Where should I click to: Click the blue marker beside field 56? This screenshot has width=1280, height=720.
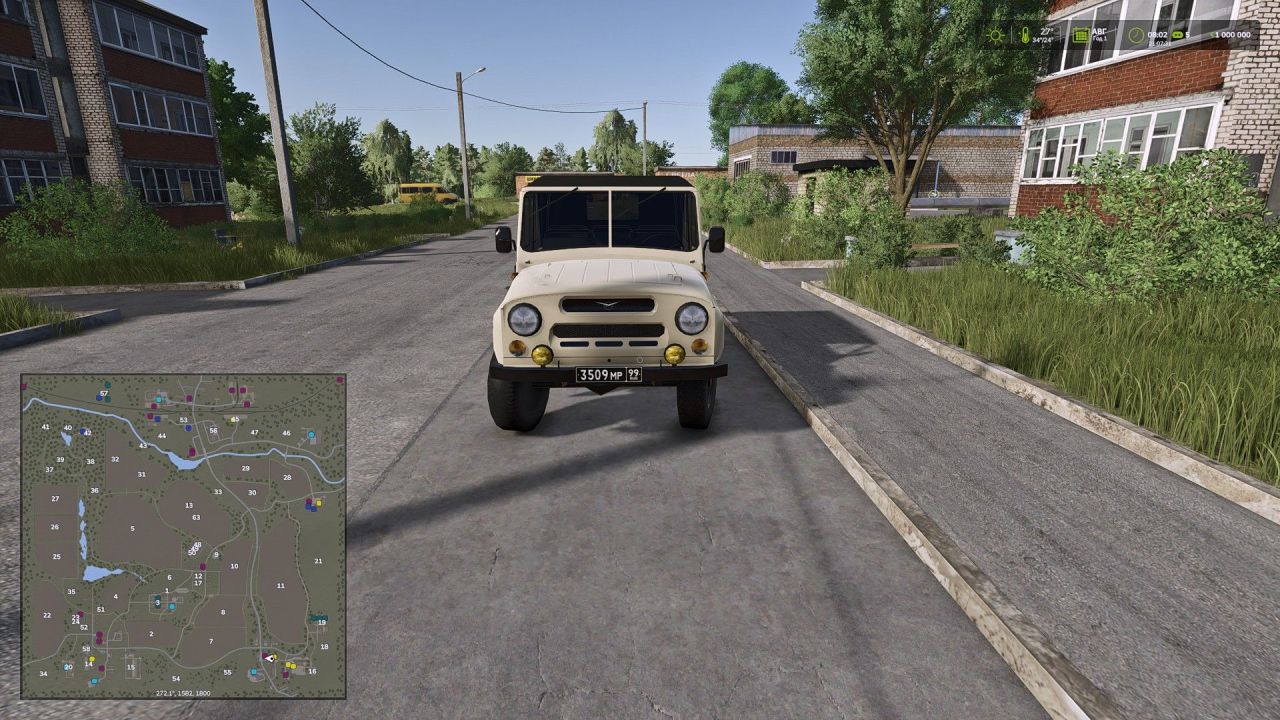tap(186, 428)
